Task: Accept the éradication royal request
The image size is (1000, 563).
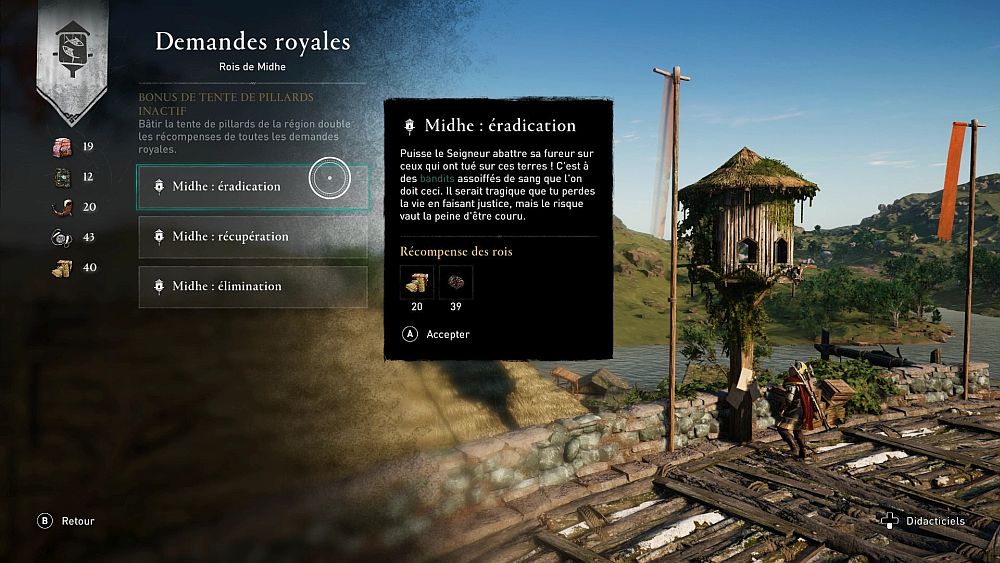Action: [436, 334]
